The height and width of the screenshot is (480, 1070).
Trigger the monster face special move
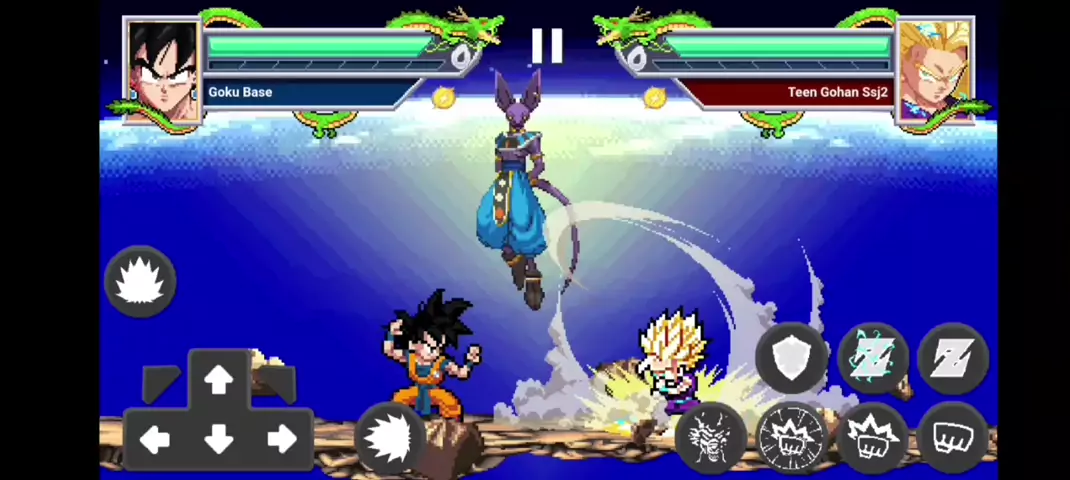[x=711, y=438]
